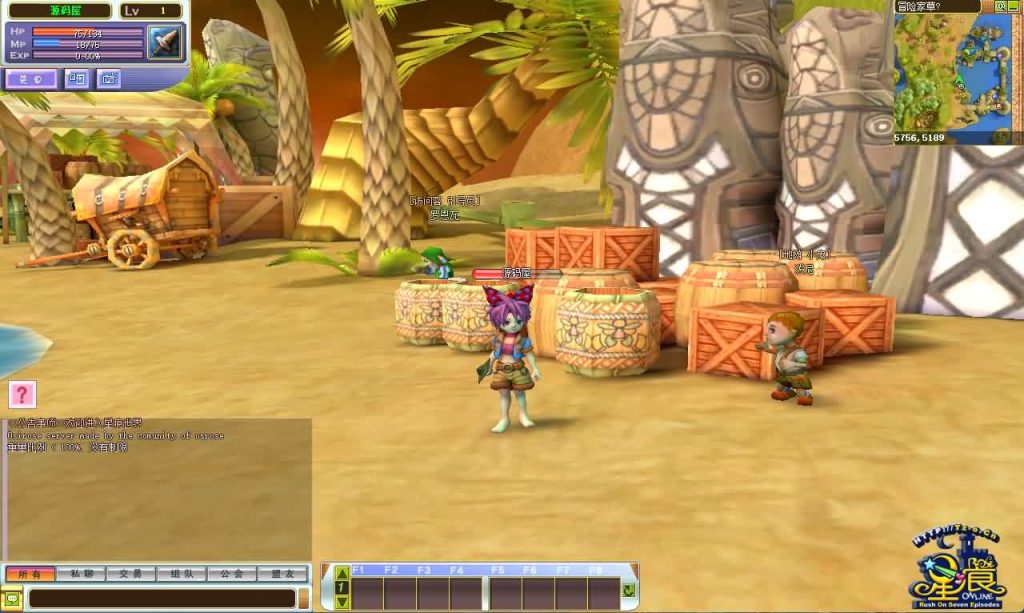1024x613 pixels.
Task: Select the 所有 (All) chat tab
Action: click(x=30, y=574)
